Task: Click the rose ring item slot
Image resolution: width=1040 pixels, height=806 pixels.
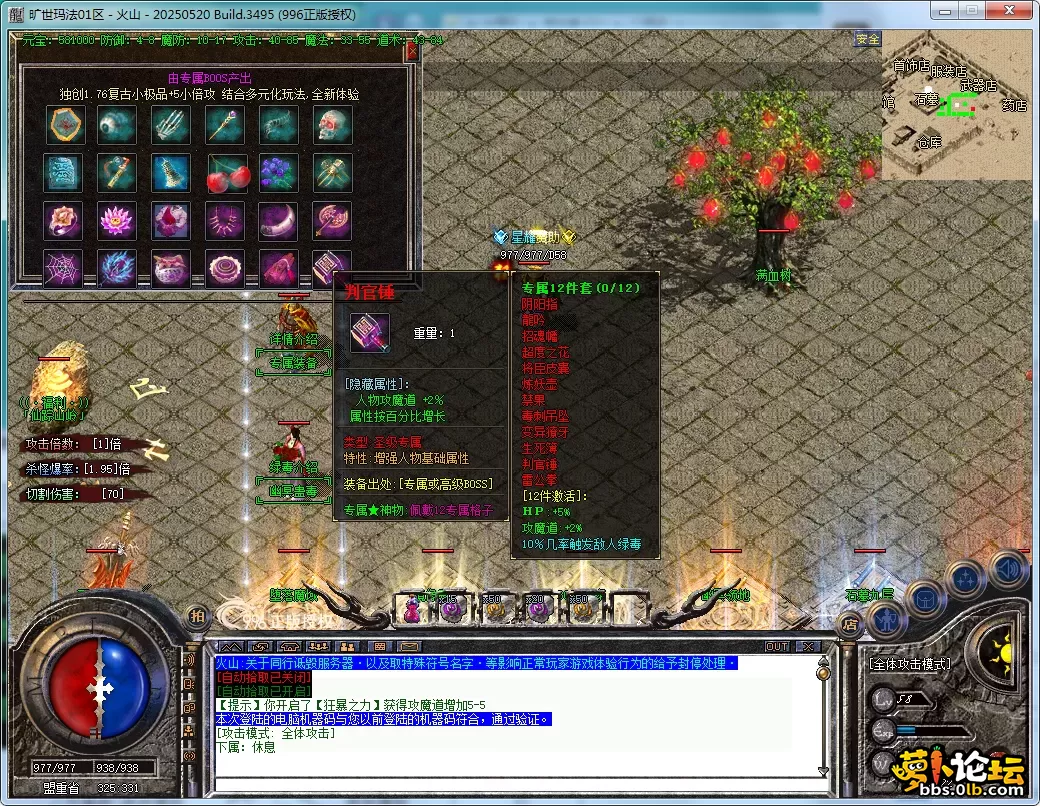Action: pyautogui.click(x=63, y=221)
